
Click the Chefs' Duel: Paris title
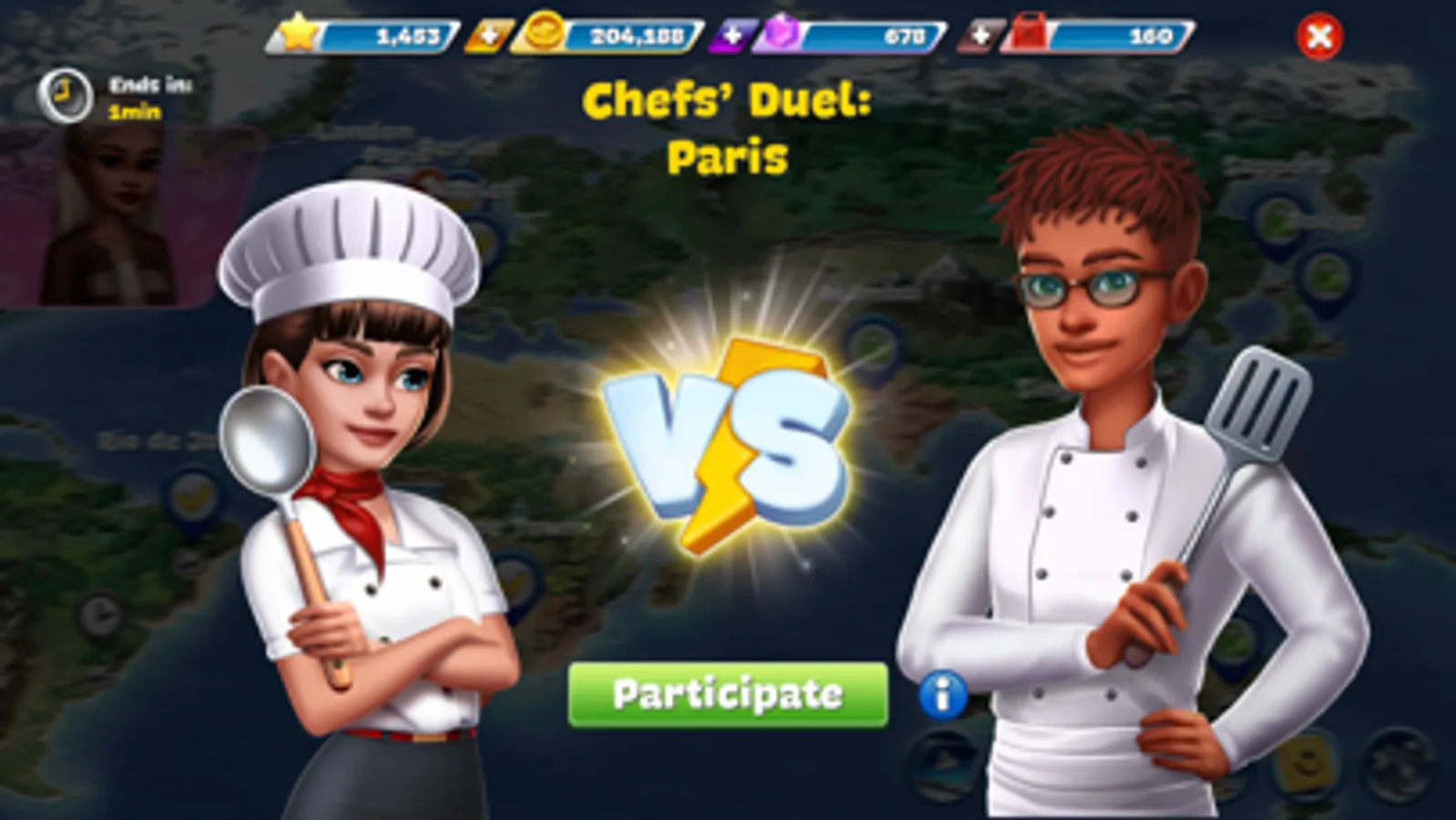[728, 128]
